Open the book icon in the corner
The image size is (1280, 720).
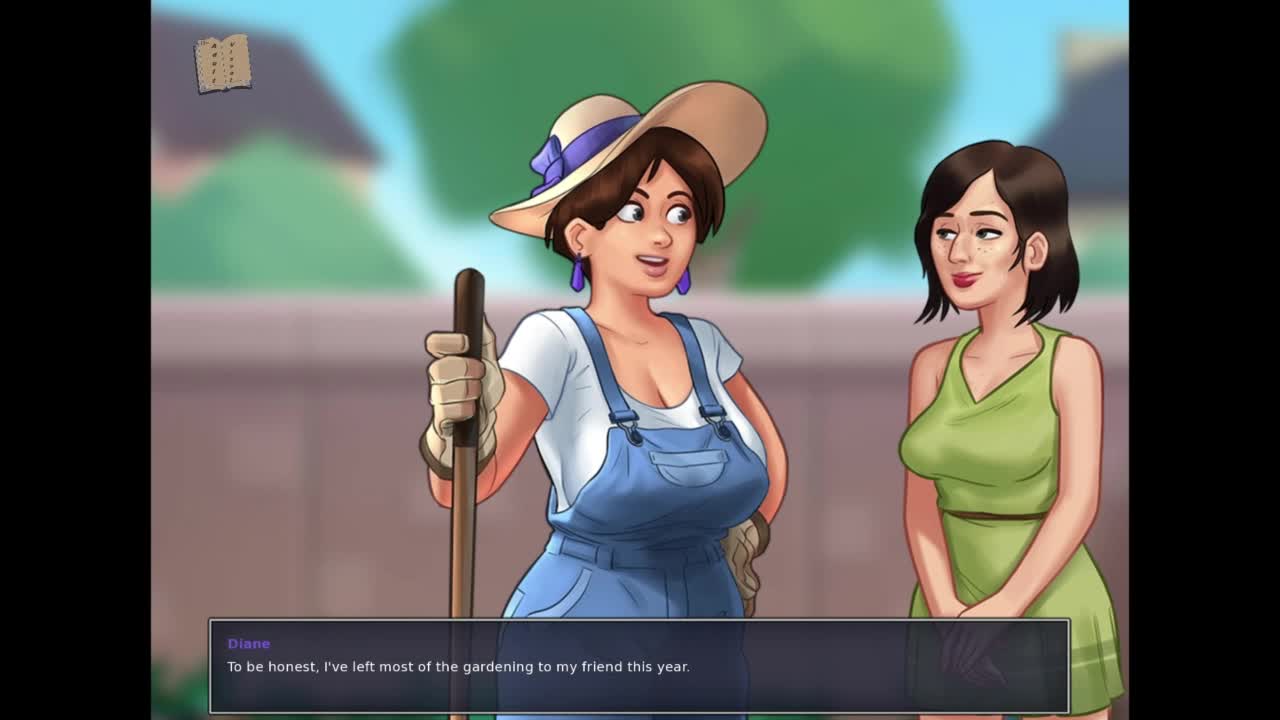click(x=223, y=64)
